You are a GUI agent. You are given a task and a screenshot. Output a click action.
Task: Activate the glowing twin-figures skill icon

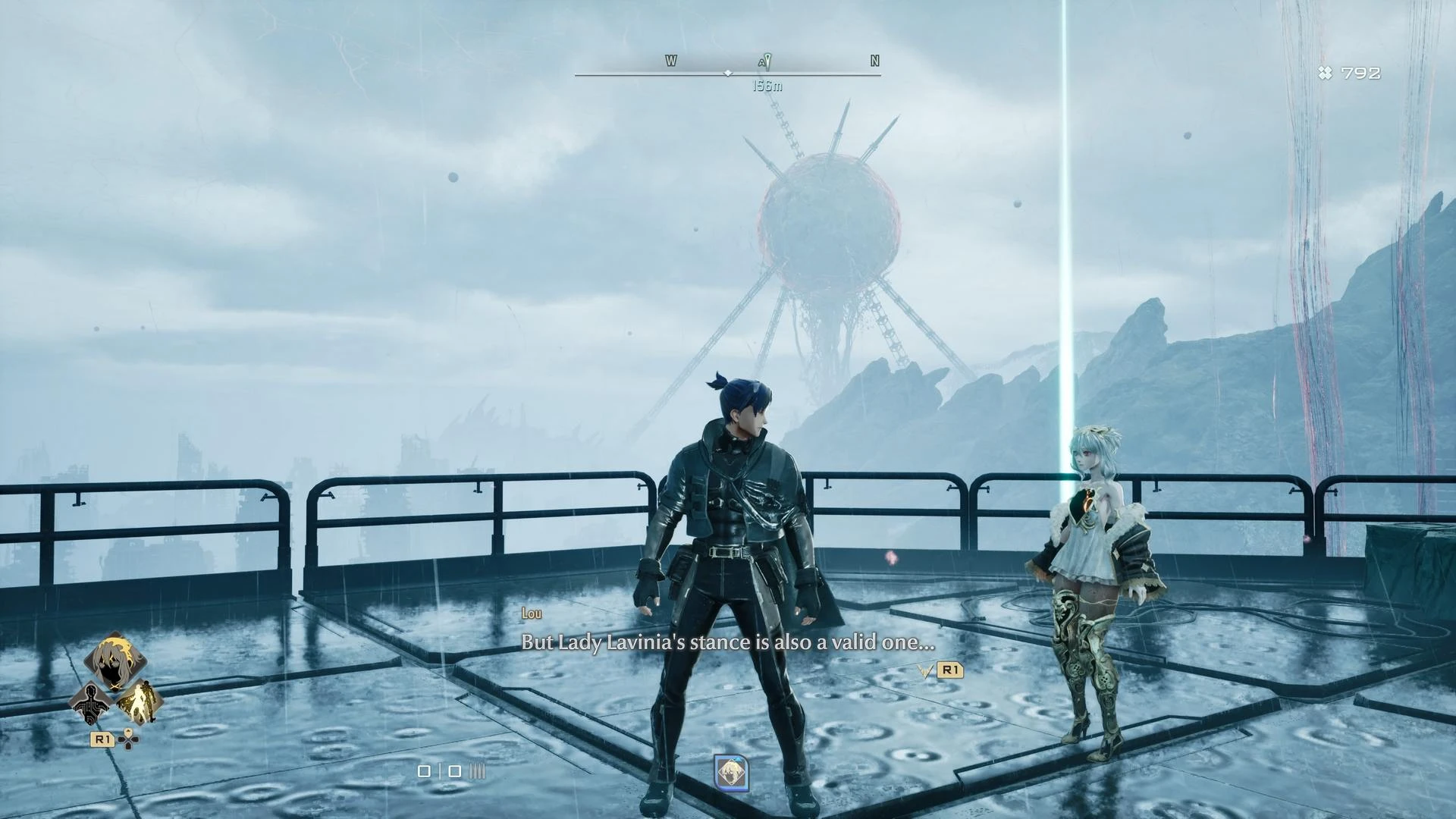(140, 702)
